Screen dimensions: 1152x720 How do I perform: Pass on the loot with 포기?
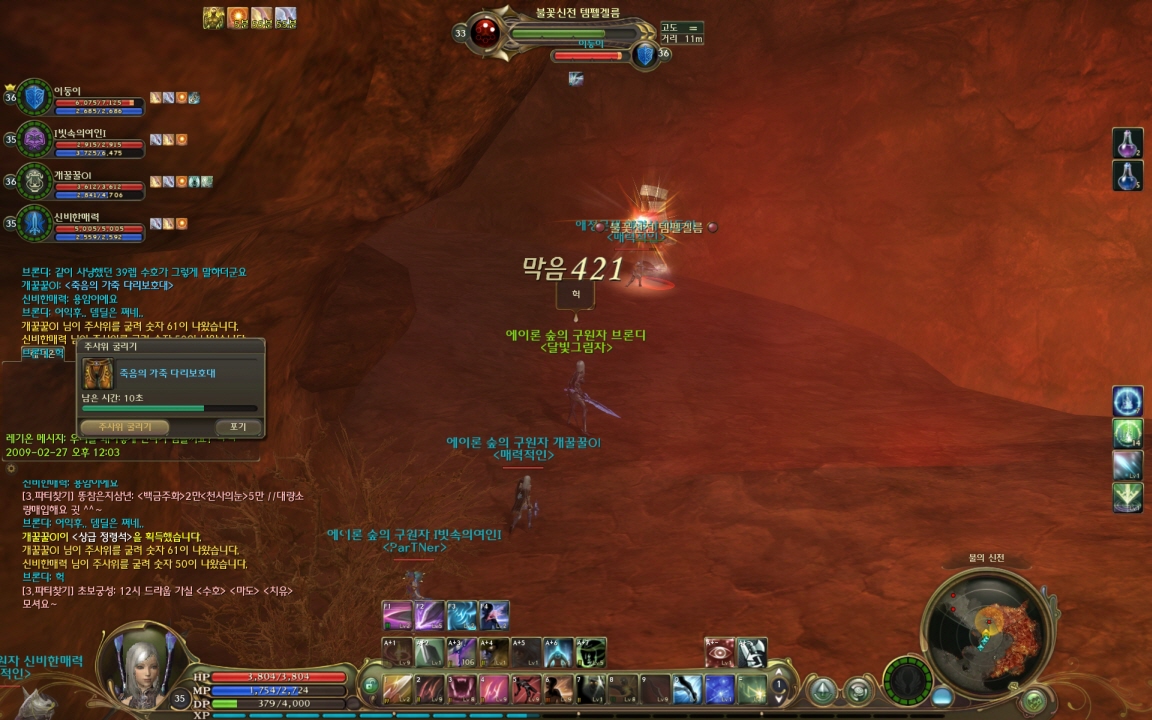[x=237, y=427]
